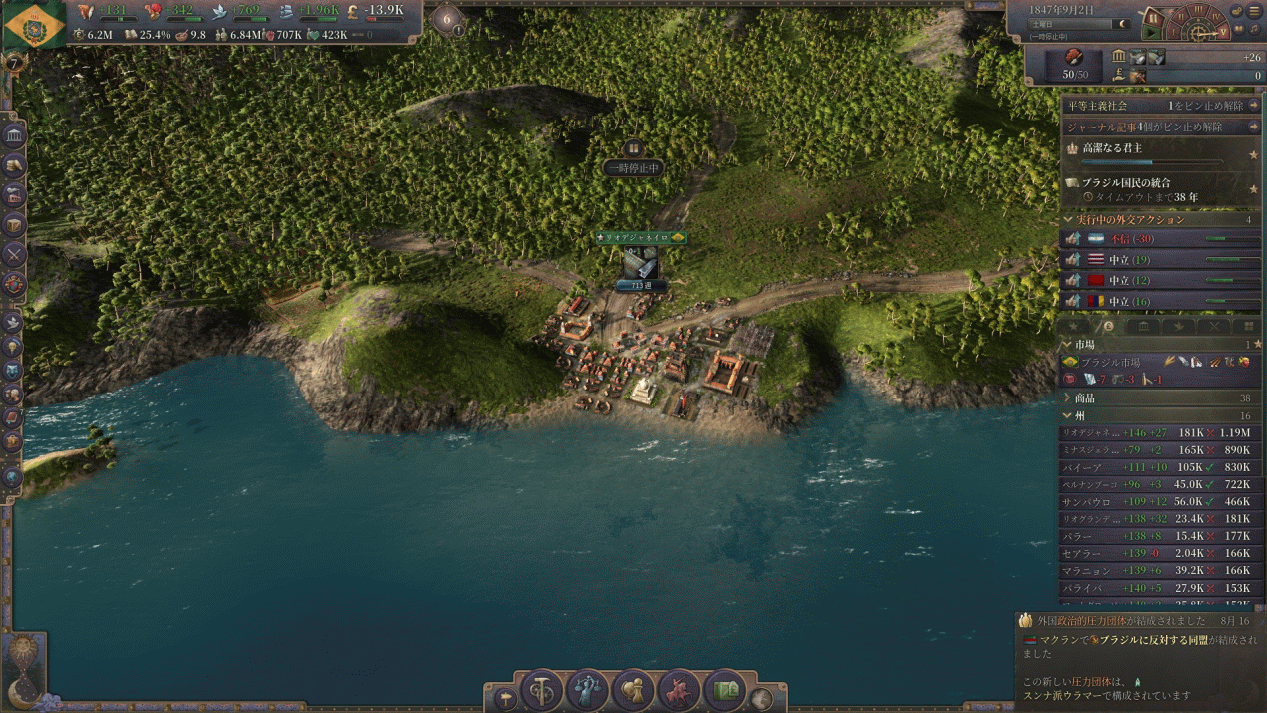Toggle the game pause button
This screenshot has height=713, width=1267.
coord(1152,18)
